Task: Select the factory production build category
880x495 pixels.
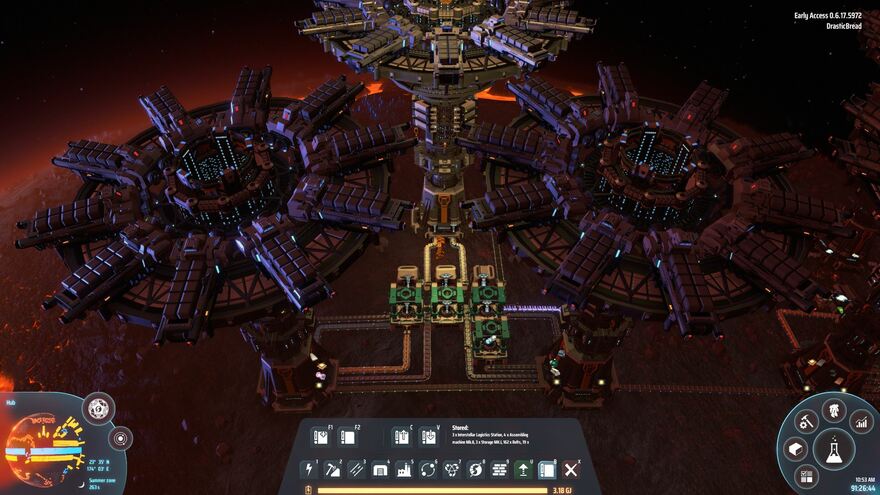Action: click(404, 469)
